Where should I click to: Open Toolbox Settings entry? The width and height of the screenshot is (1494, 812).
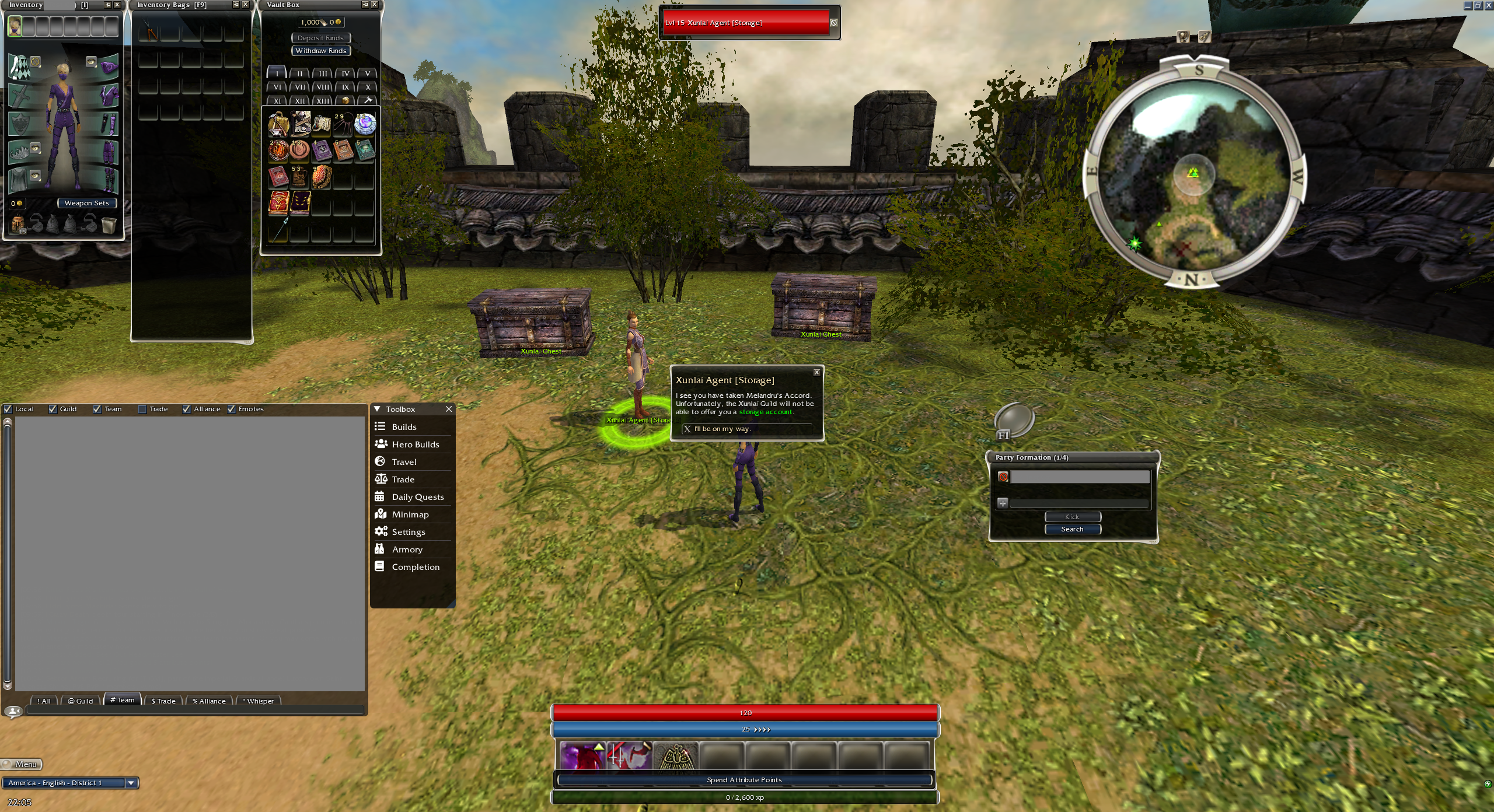click(x=408, y=532)
